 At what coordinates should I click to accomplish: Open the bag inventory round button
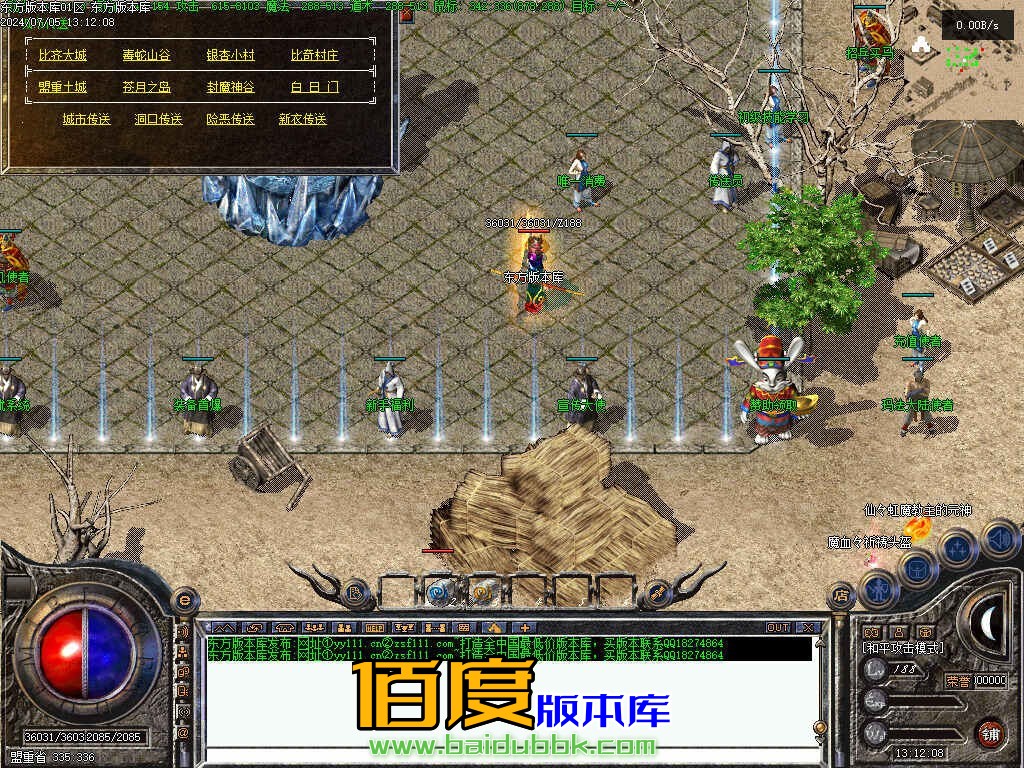[917, 568]
